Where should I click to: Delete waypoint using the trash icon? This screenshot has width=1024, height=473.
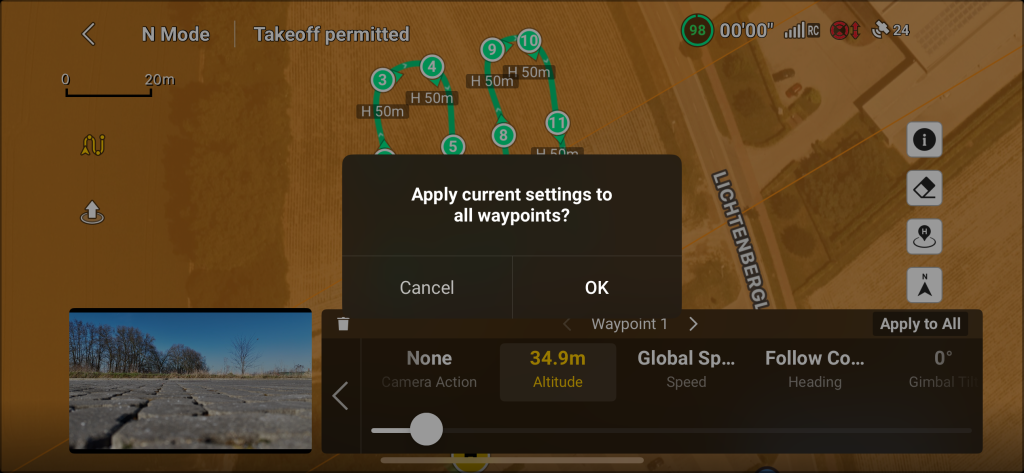click(x=344, y=324)
